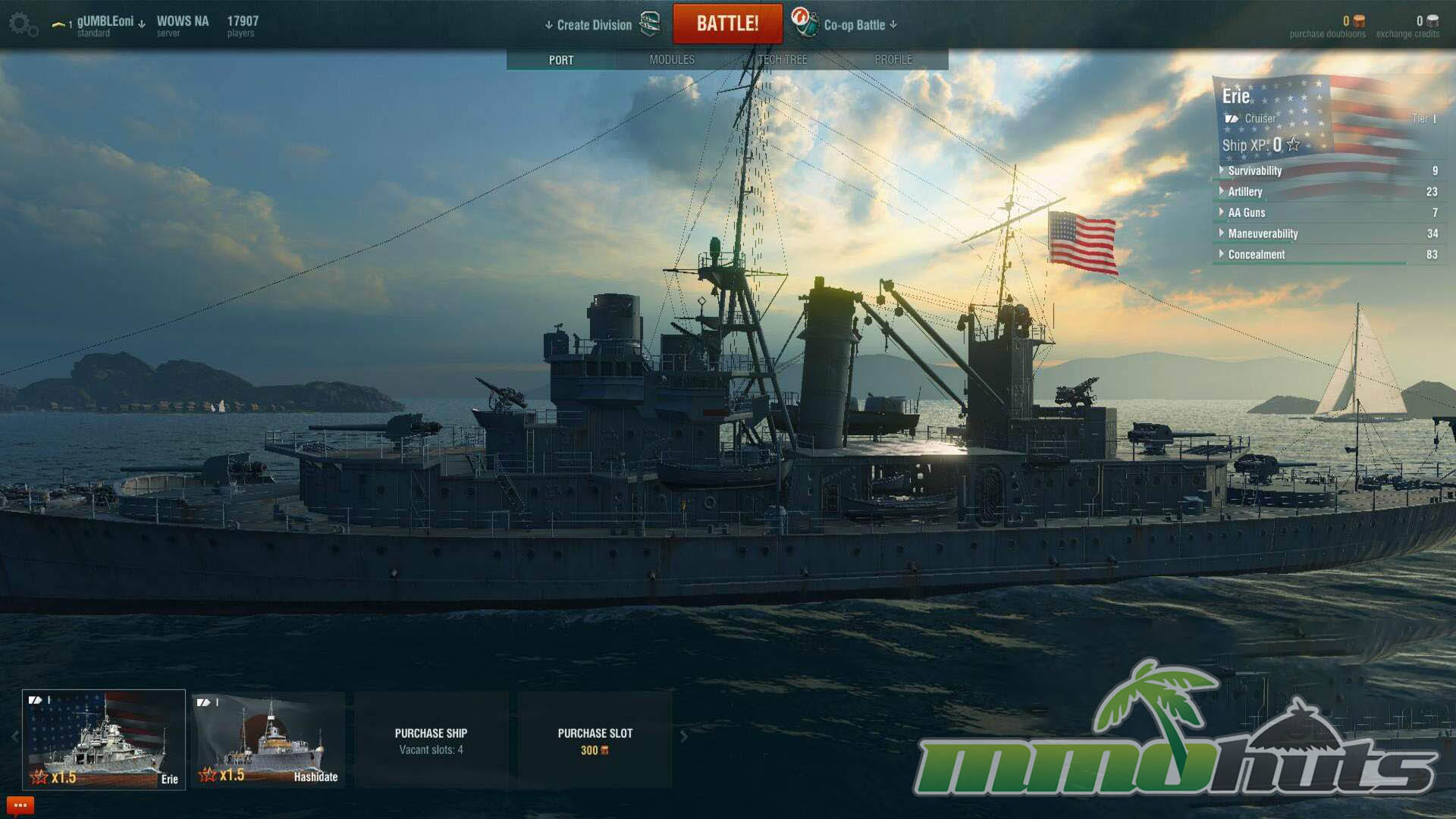This screenshot has width=1456, height=819.
Task: Click purchase doubloons link
Action: click(1327, 34)
